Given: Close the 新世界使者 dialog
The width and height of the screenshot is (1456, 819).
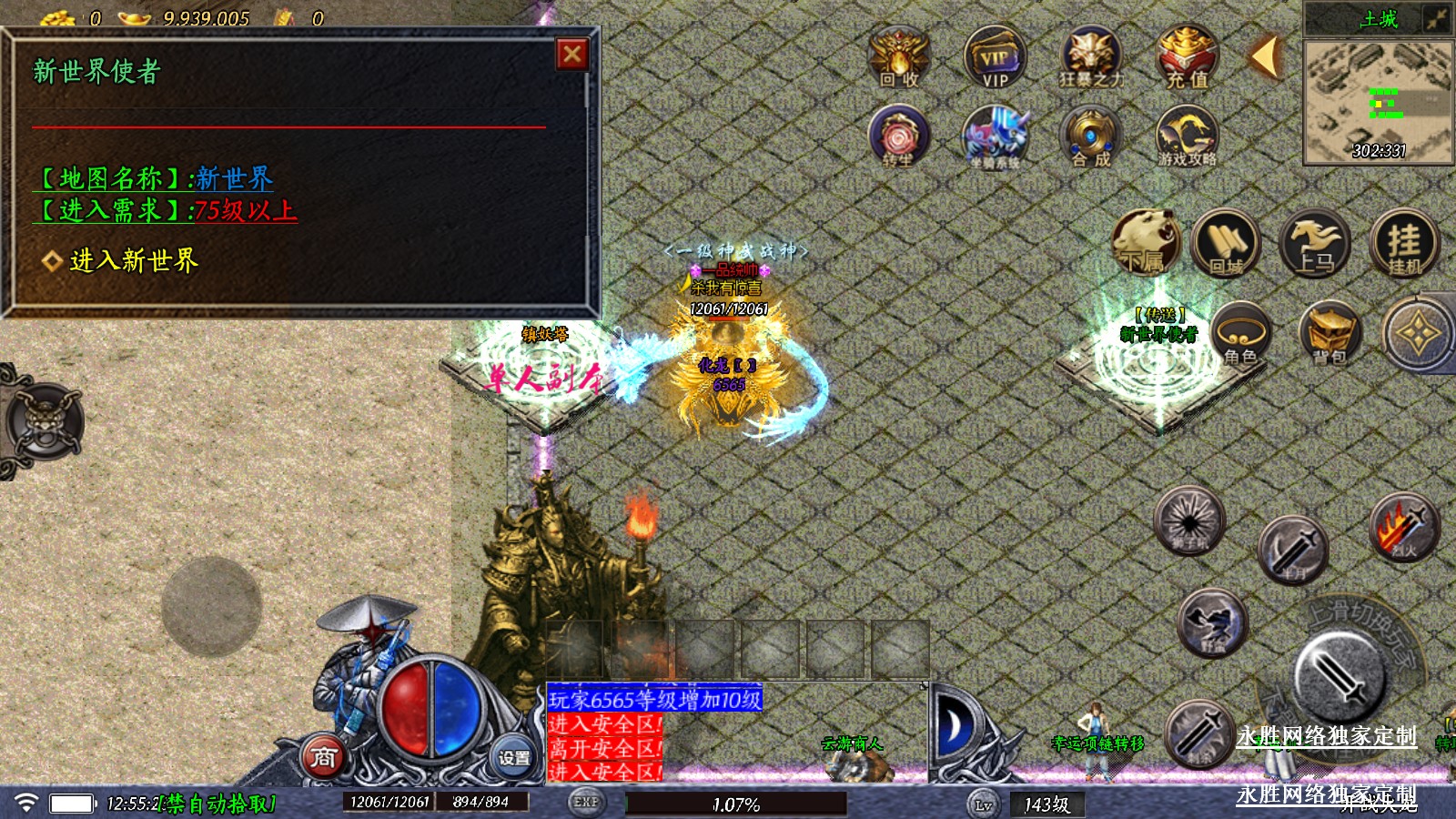Looking at the screenshot, I should point(572,56).
